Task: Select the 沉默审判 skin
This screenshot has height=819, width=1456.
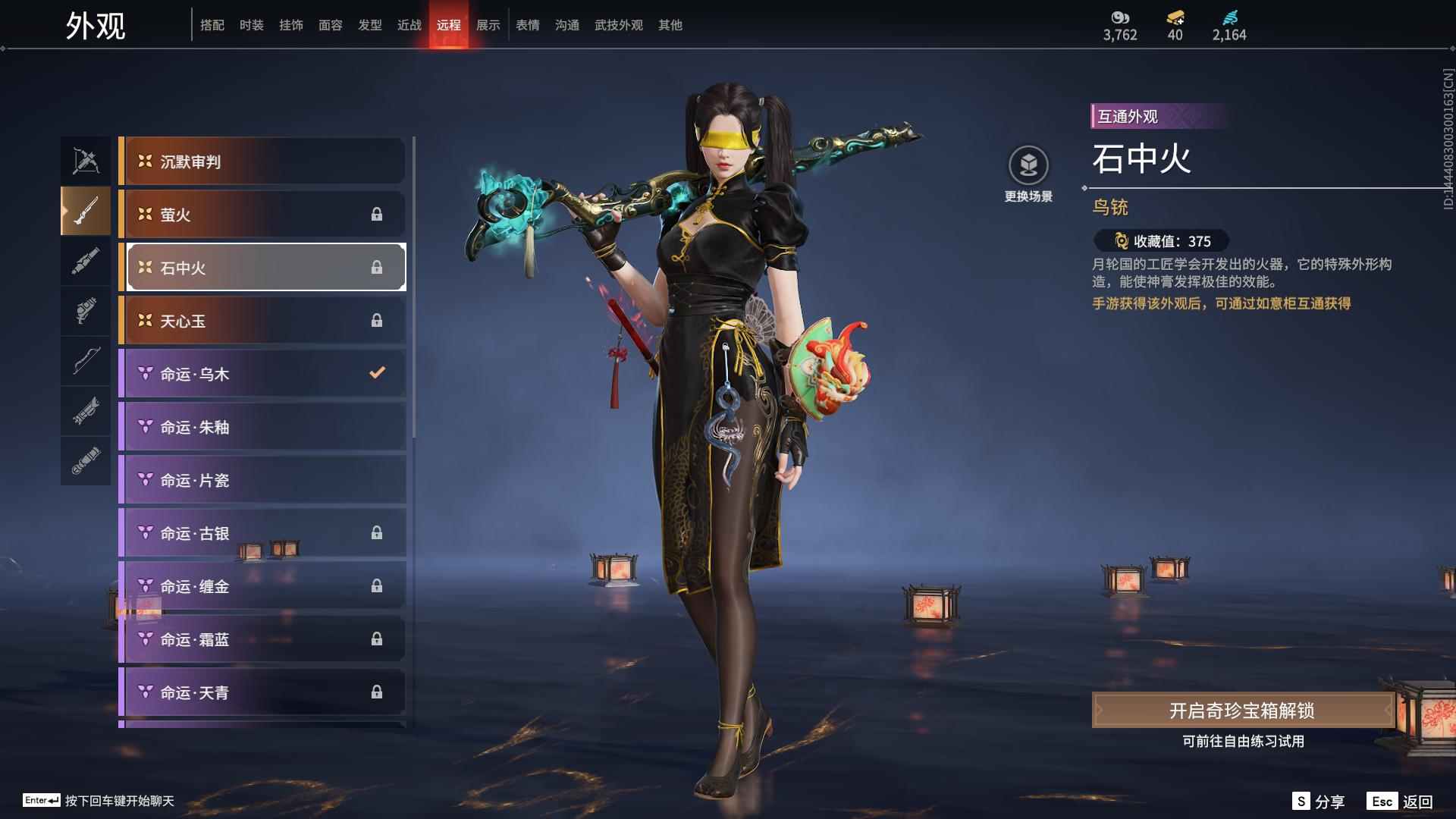Action: click(x=262, y=162)
